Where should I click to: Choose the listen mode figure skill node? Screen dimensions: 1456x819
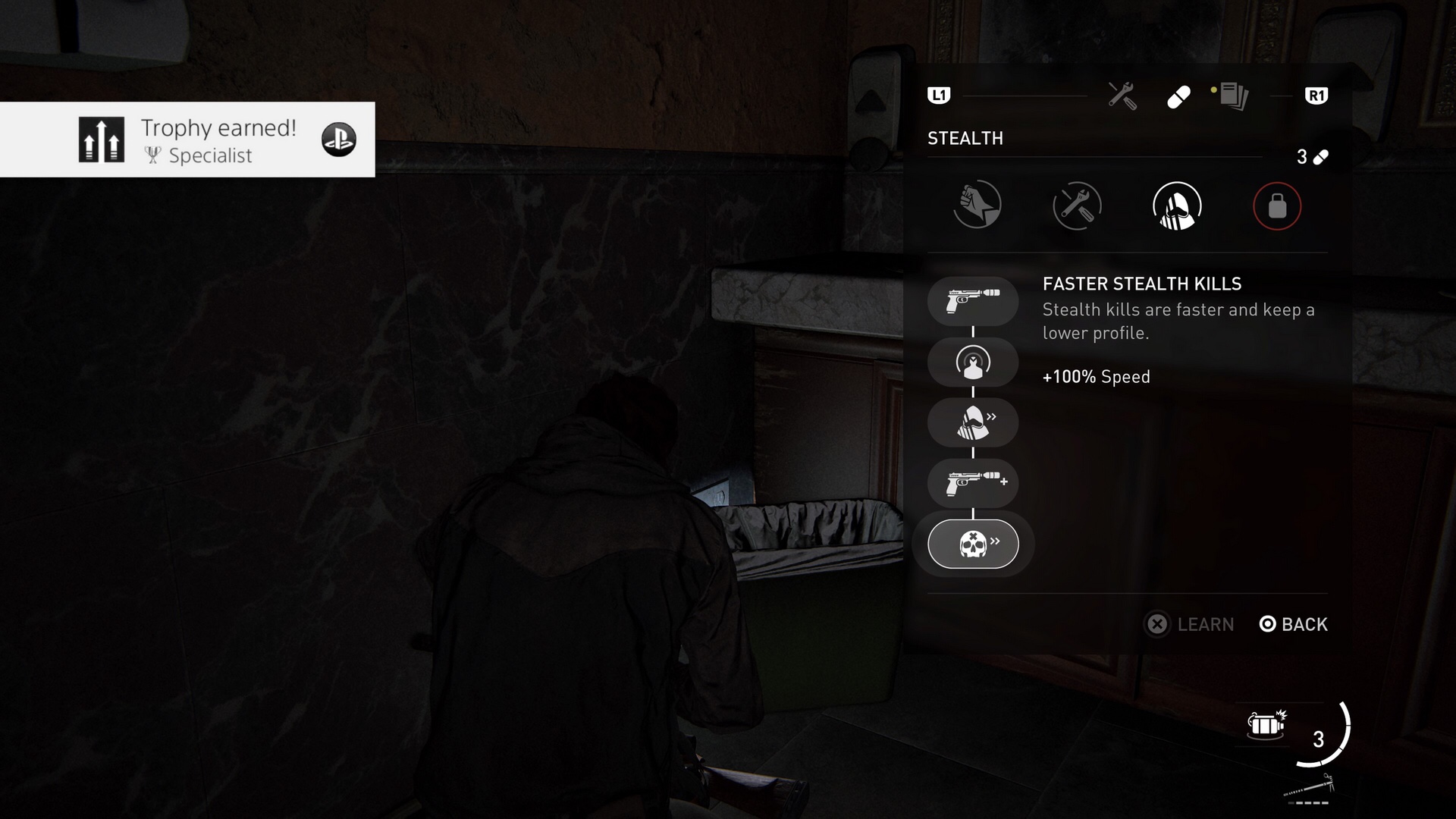click(973, 362)
